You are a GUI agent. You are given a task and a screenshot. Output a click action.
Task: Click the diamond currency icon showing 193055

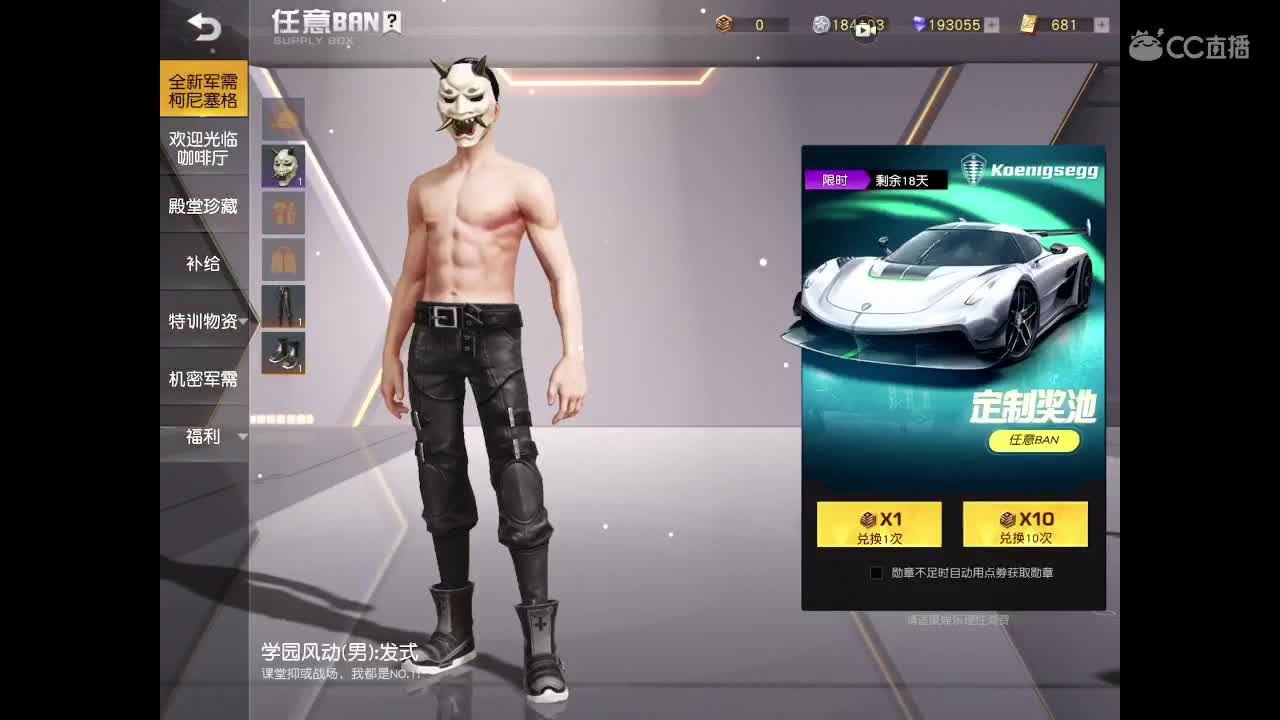[x=917, y=25]
